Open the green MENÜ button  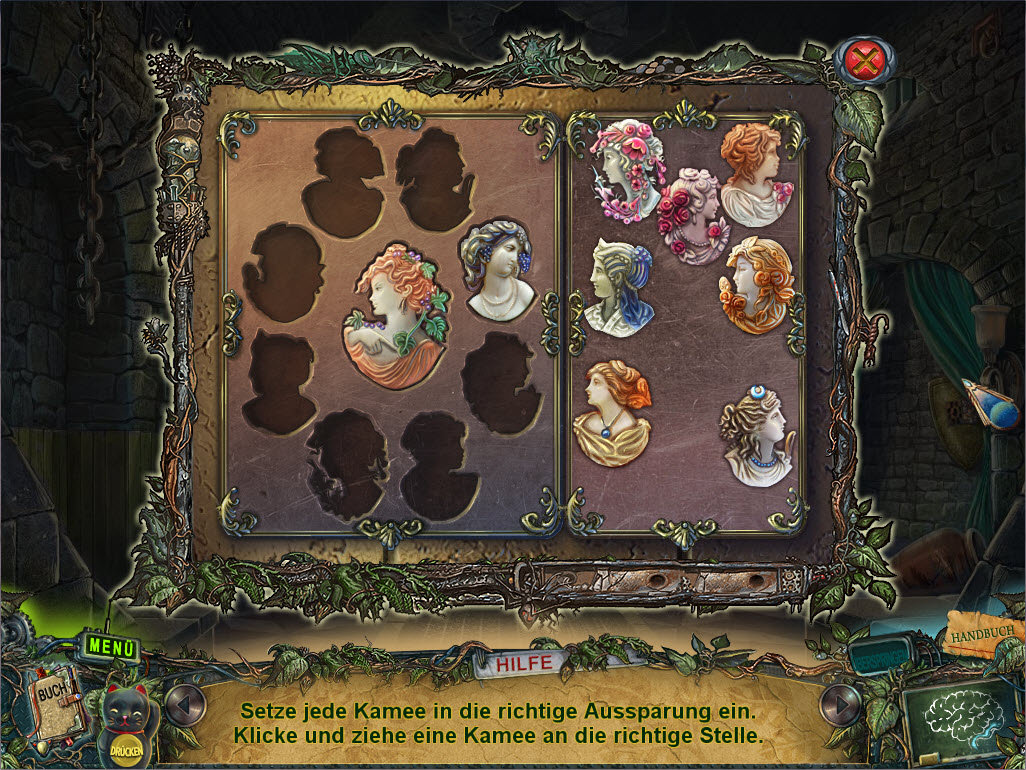[110, 646]
